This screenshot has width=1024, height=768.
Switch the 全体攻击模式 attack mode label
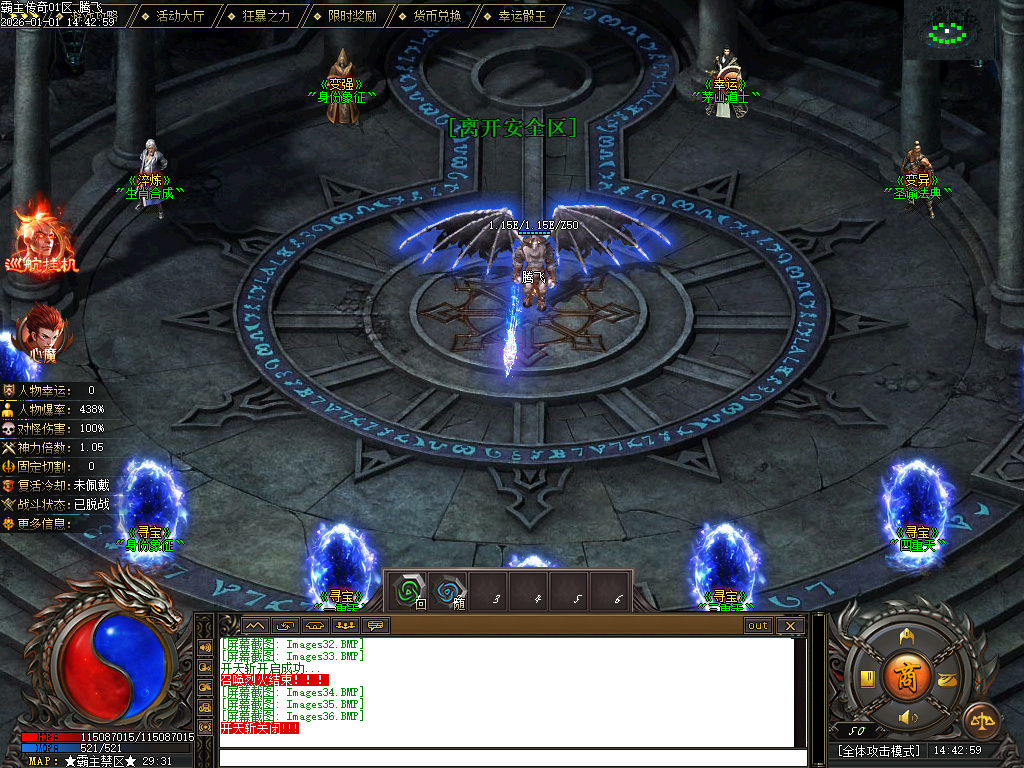tap(879, 750)
